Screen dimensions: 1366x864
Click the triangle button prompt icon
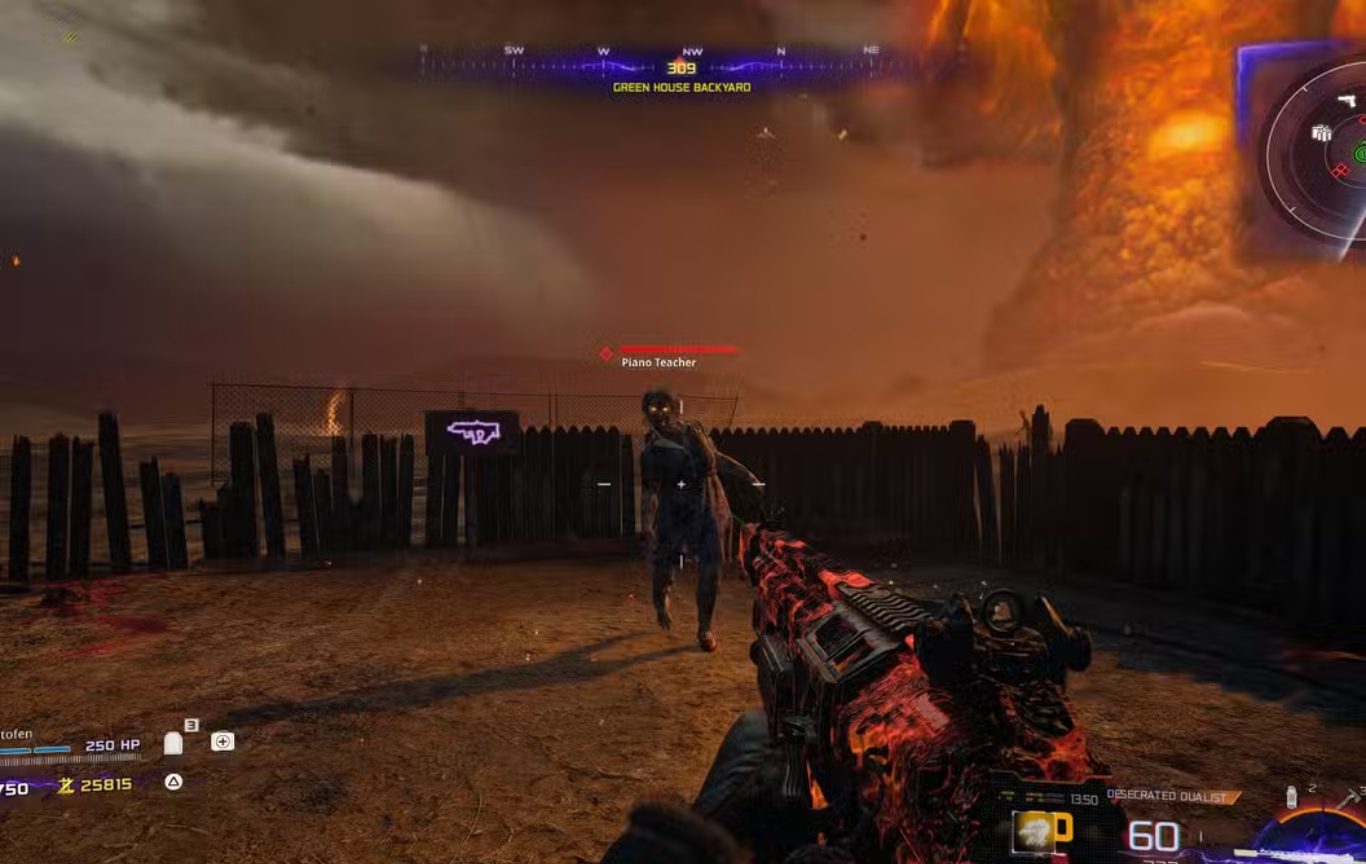[x=174, y=782]
